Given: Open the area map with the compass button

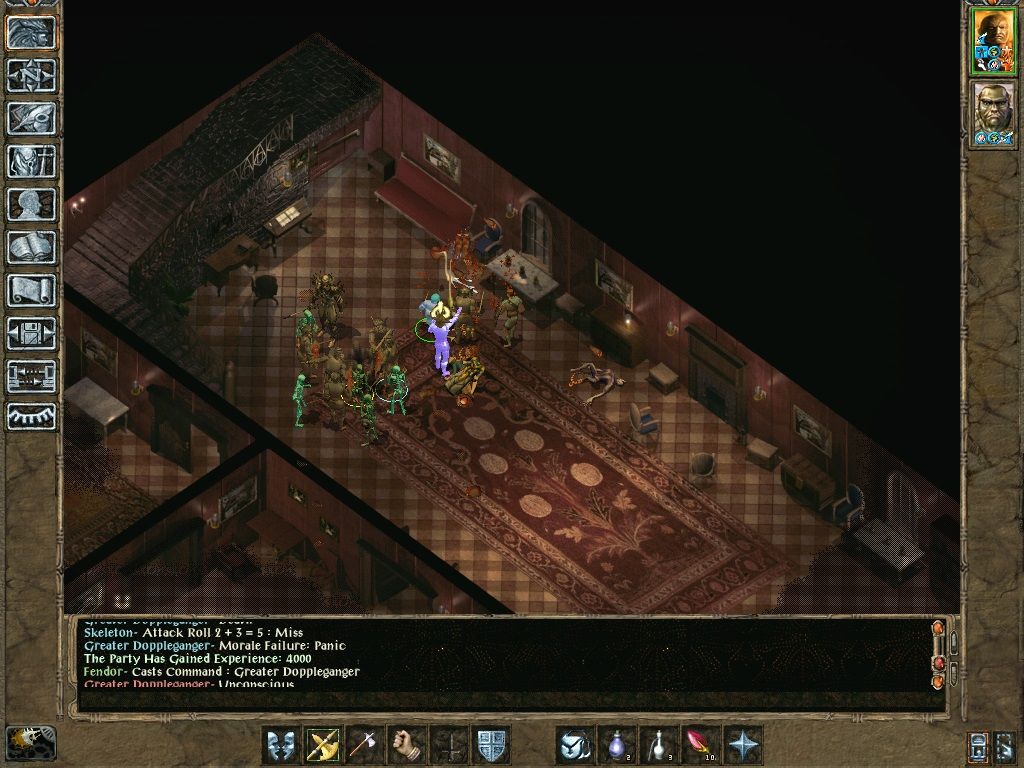Looking at the screenshot, I should tap(32, 75).
